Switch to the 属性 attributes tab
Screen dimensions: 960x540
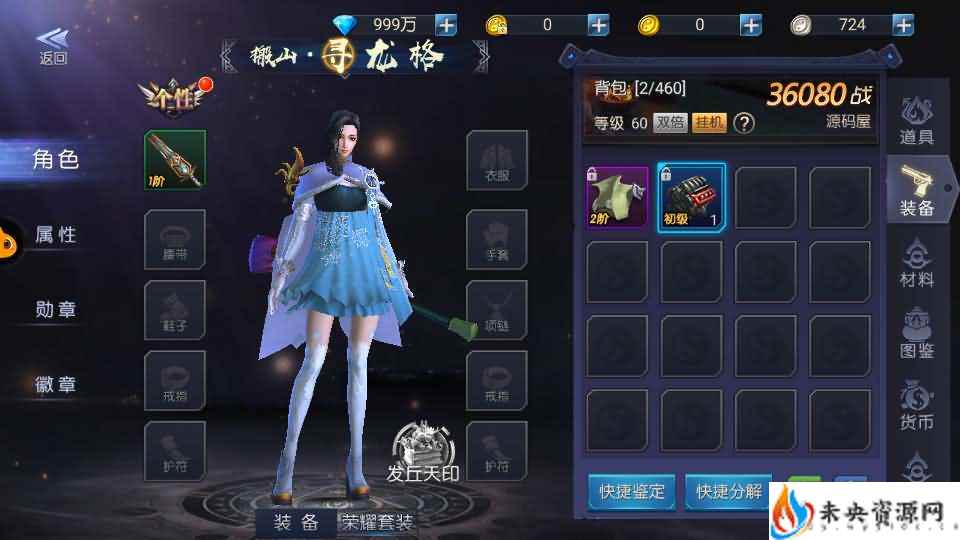56,234
